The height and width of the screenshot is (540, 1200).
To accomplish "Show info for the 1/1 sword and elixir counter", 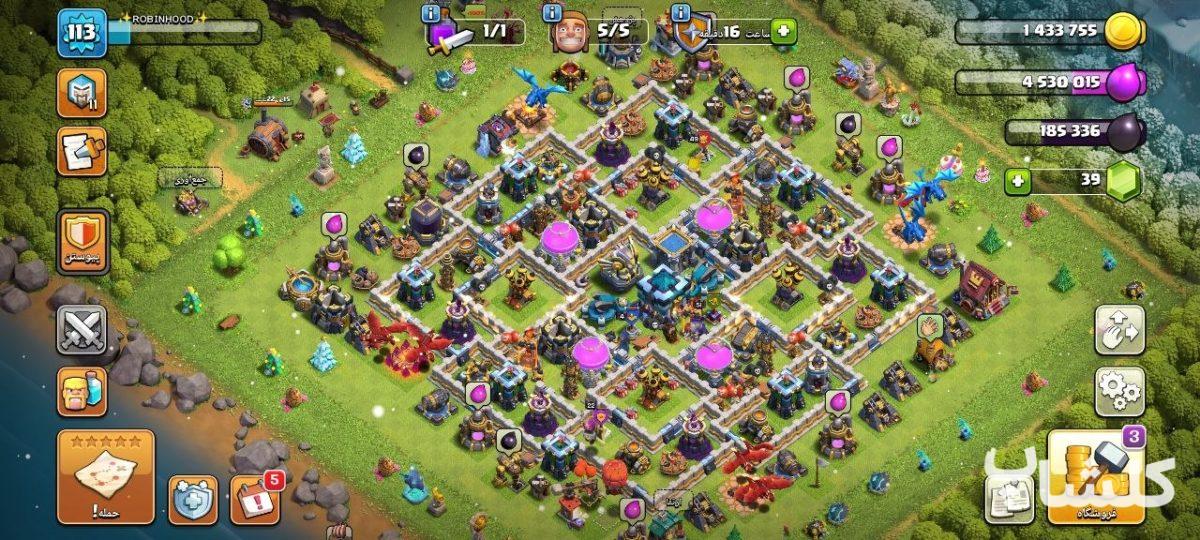I will pyautogui.click(x=431, y=14).
